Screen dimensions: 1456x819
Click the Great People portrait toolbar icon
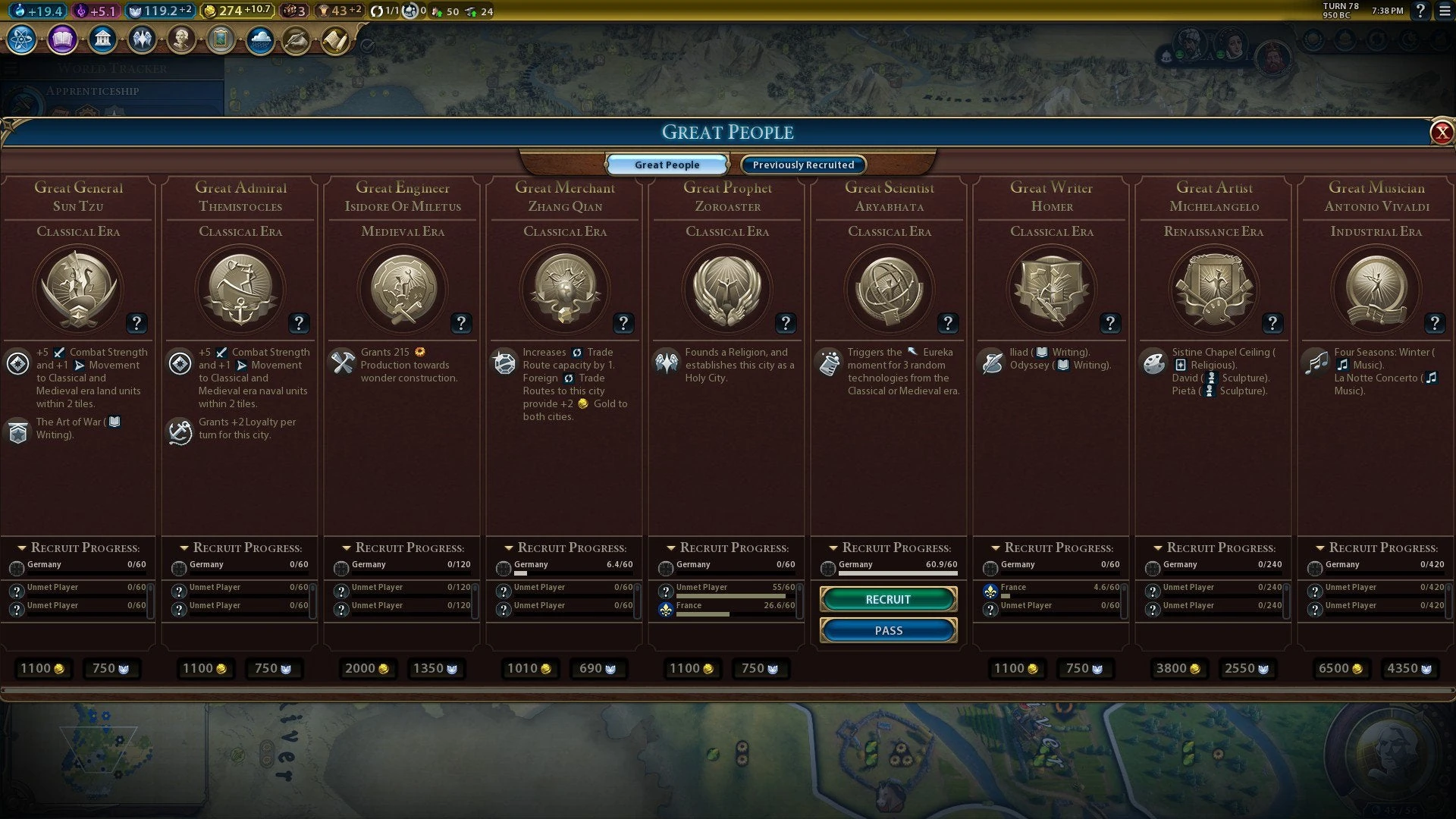(181, 39)
